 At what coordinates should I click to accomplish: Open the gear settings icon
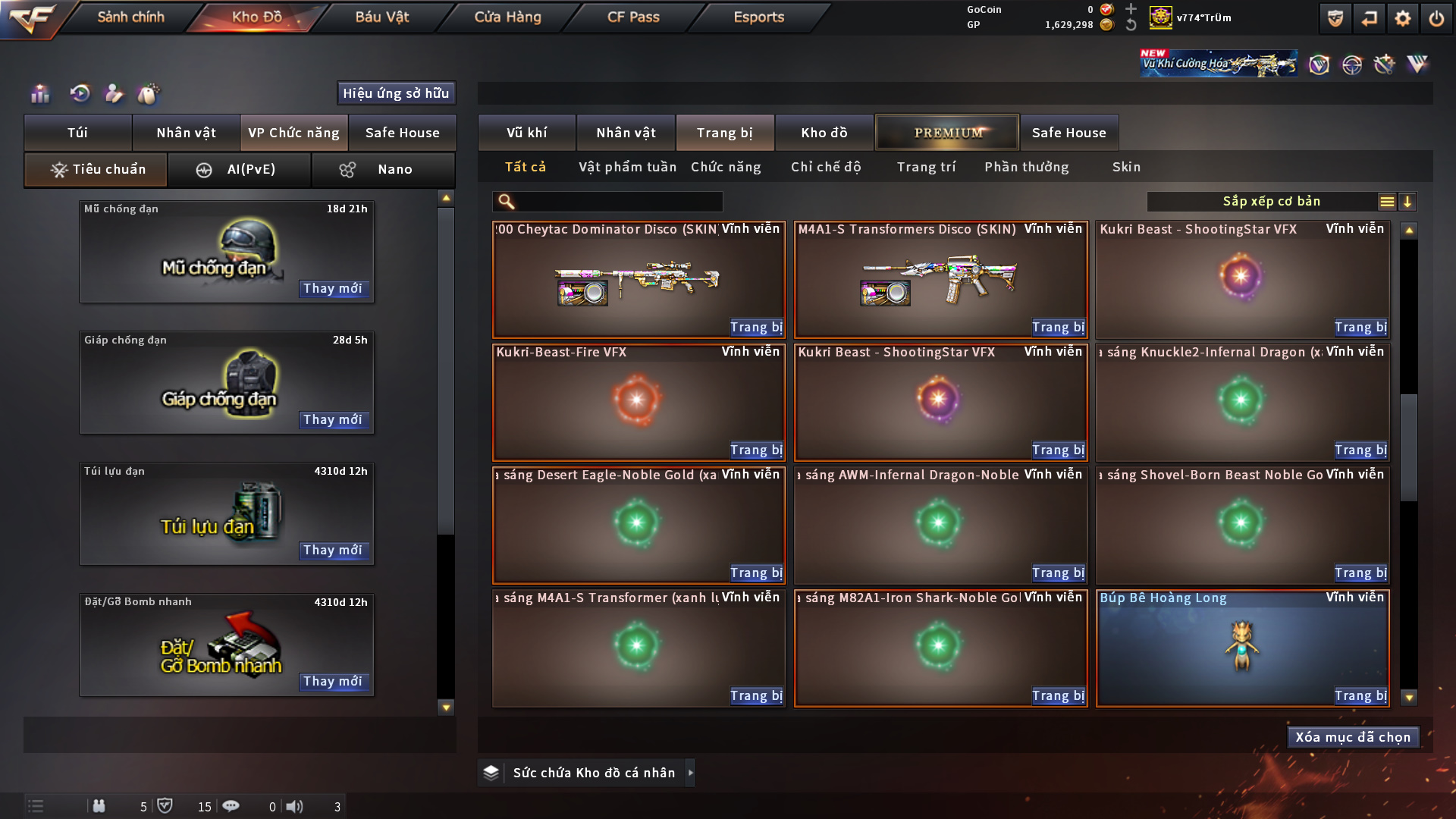1402,18
